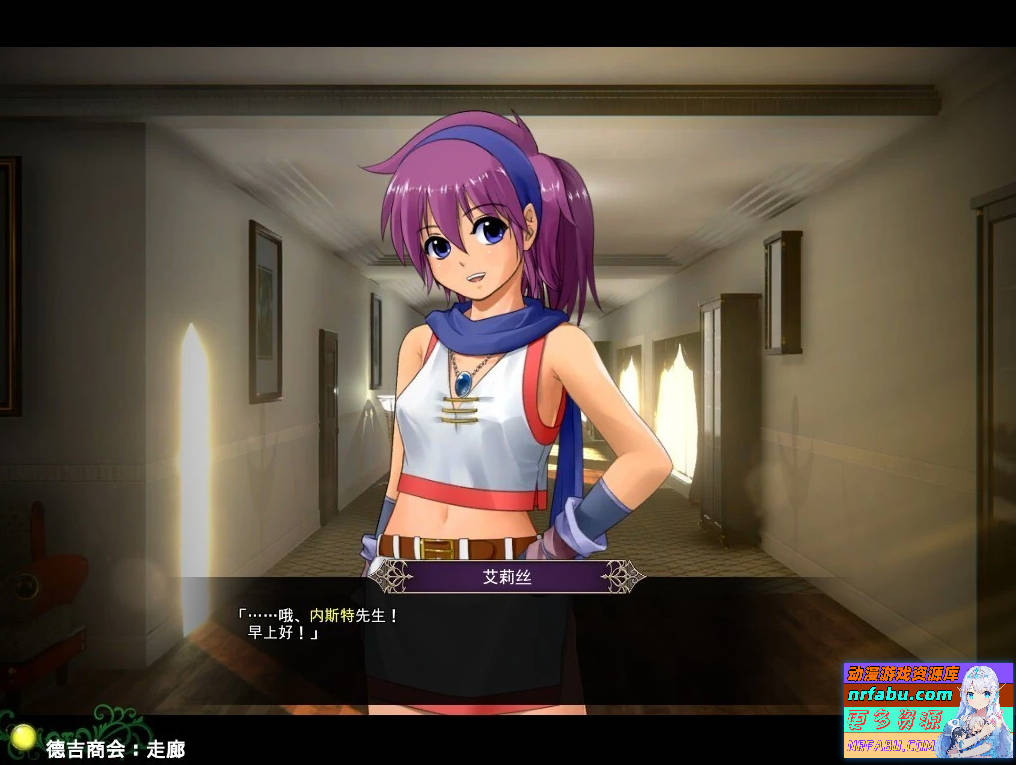Open the nrfabu.com watermark banner
1016x765 pixels.
tap(928, 710)
